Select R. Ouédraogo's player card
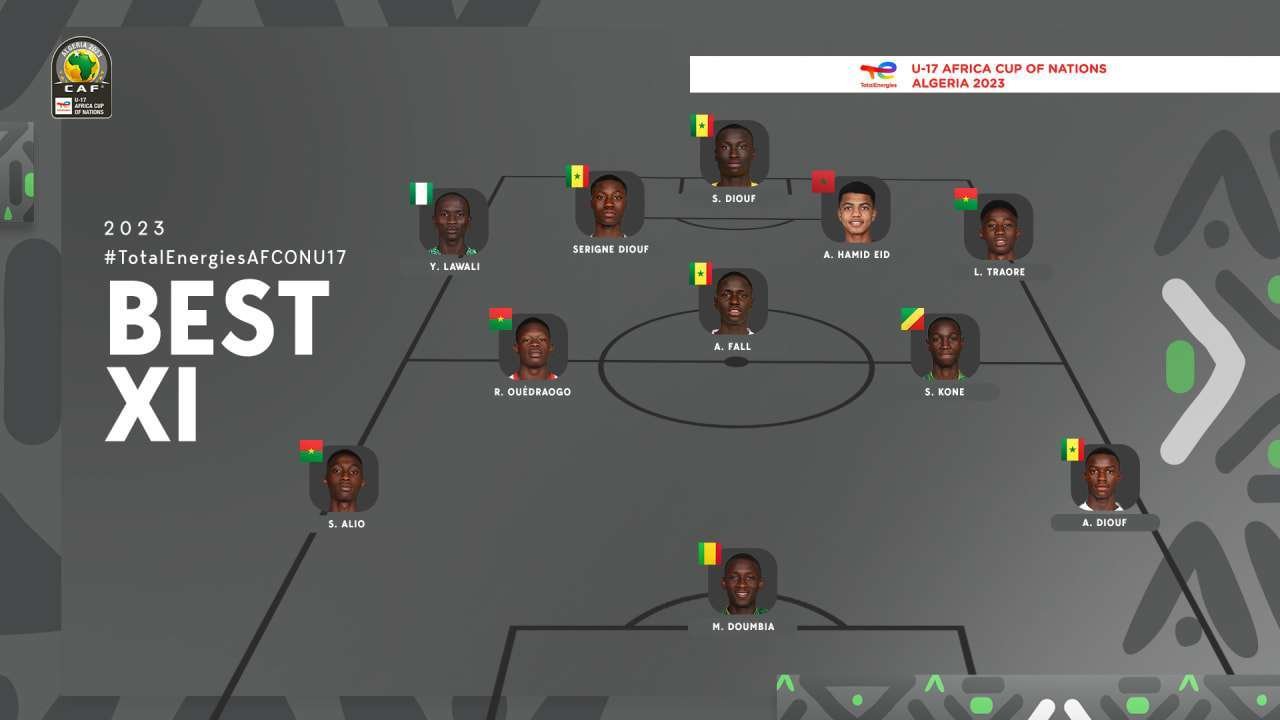Screen dimensions: 1280x720 coord(532,347)
